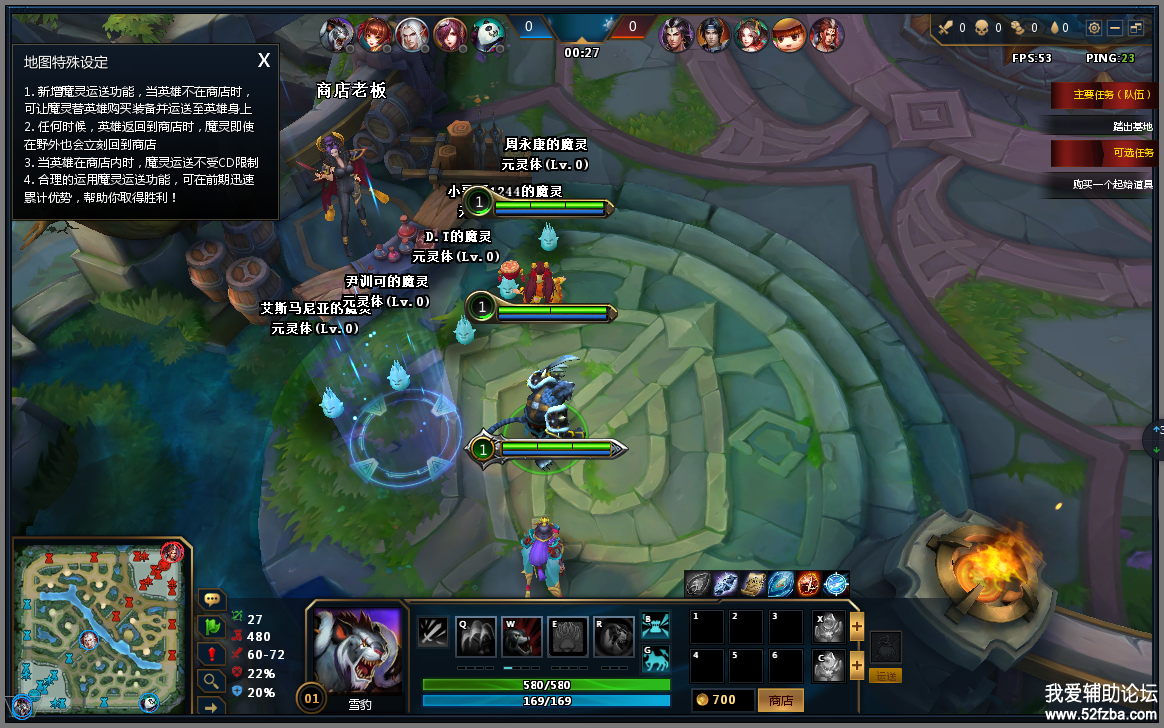Activate the Q claw ability
This screenshot has height=728, width=1164.
coord(477,636)
